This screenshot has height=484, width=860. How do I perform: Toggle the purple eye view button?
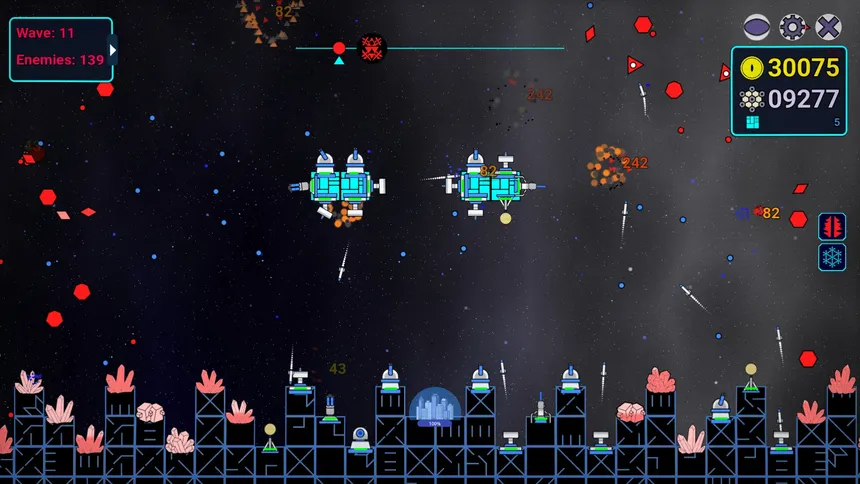click(x=757, y=27)
